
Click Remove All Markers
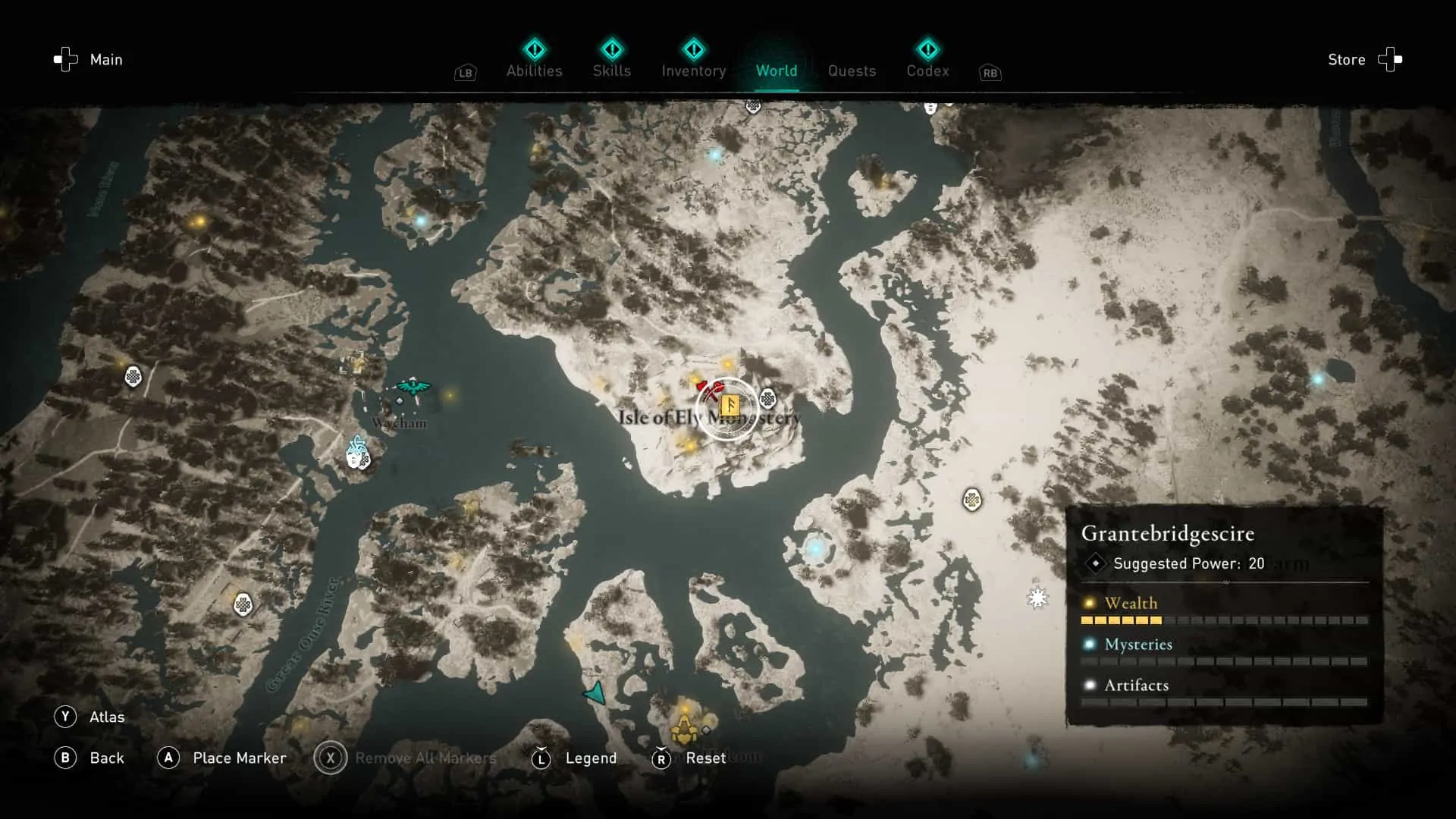[423, 758]
